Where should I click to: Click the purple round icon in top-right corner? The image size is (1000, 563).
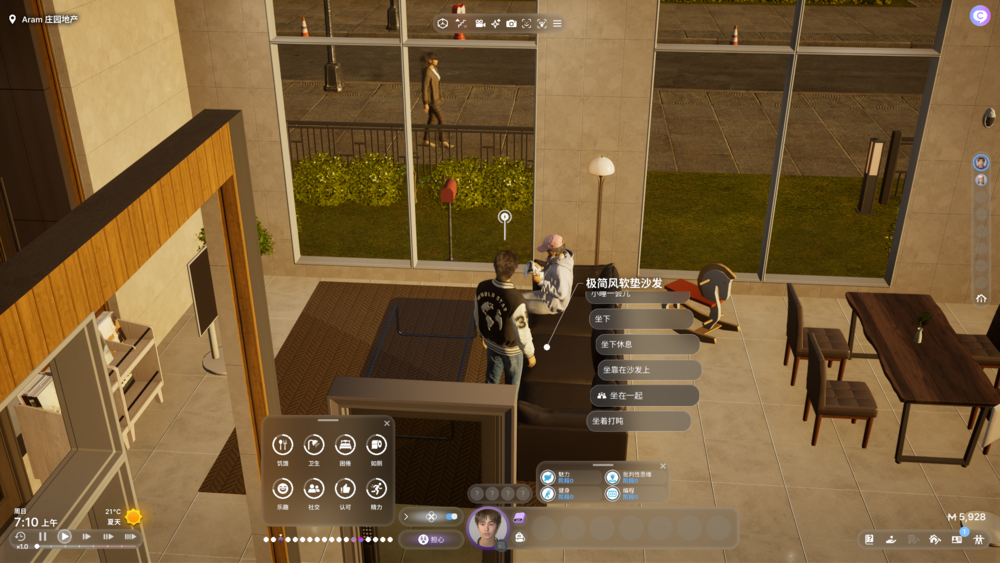[x=979, y=15]
